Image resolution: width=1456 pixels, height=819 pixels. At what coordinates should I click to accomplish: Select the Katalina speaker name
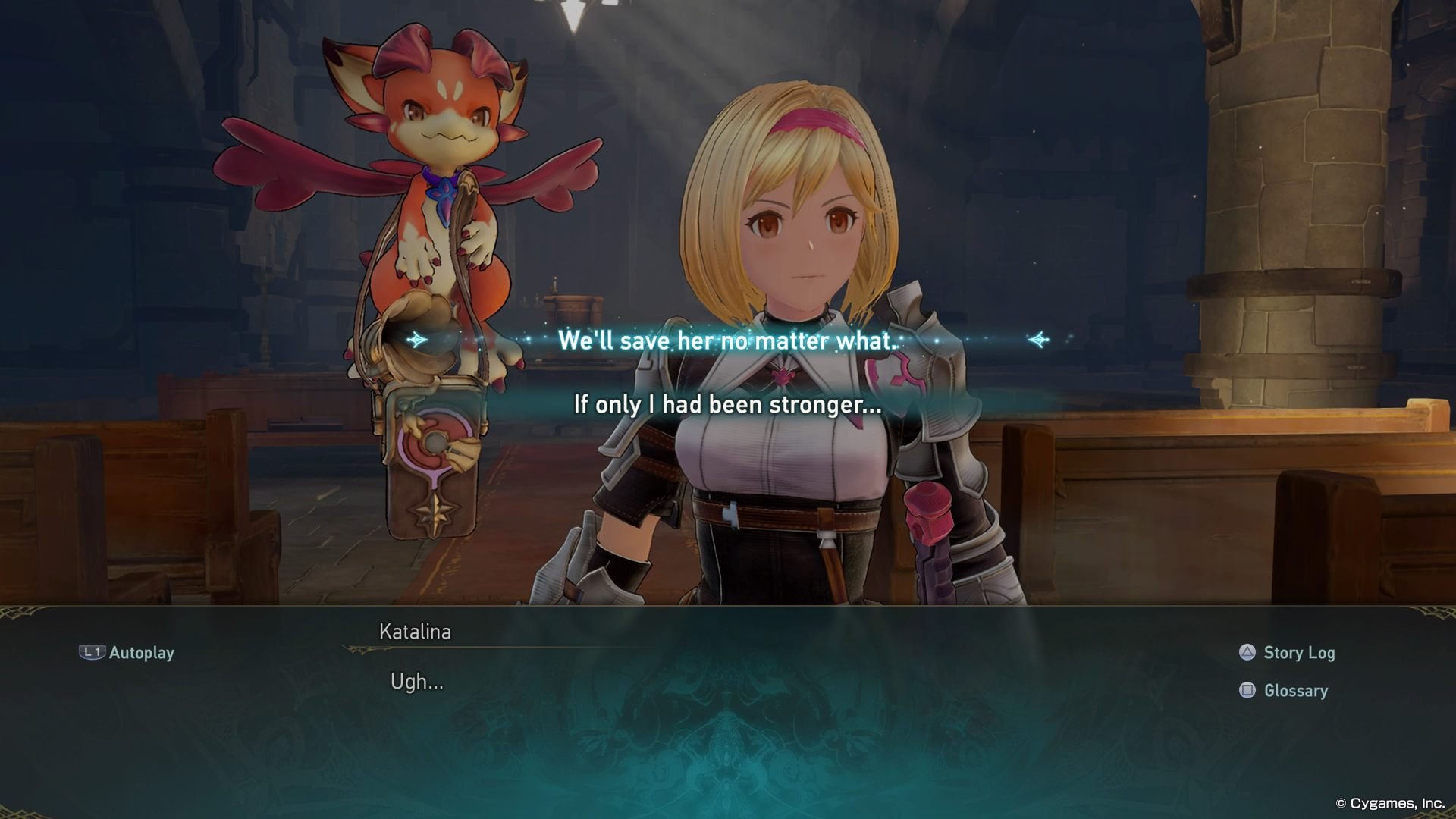414,631
